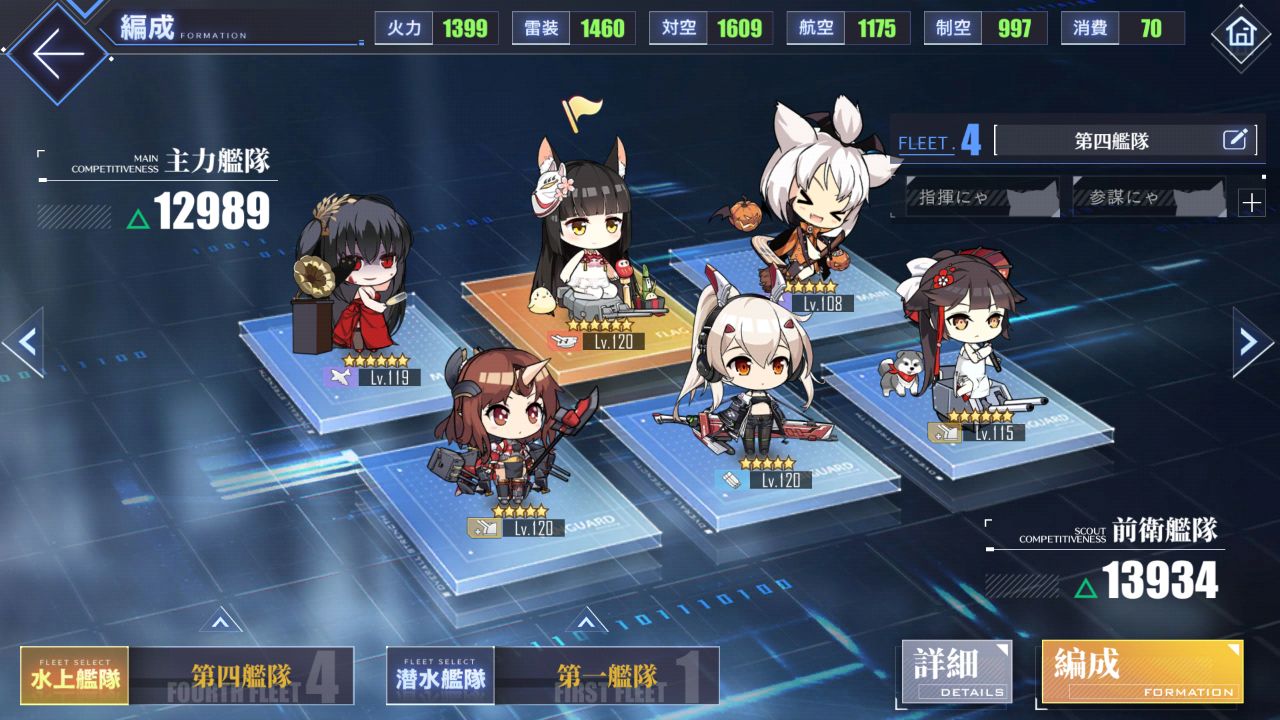
Task: Select the 指揮にゃ commander slot
Action: (x=982, y=198)
